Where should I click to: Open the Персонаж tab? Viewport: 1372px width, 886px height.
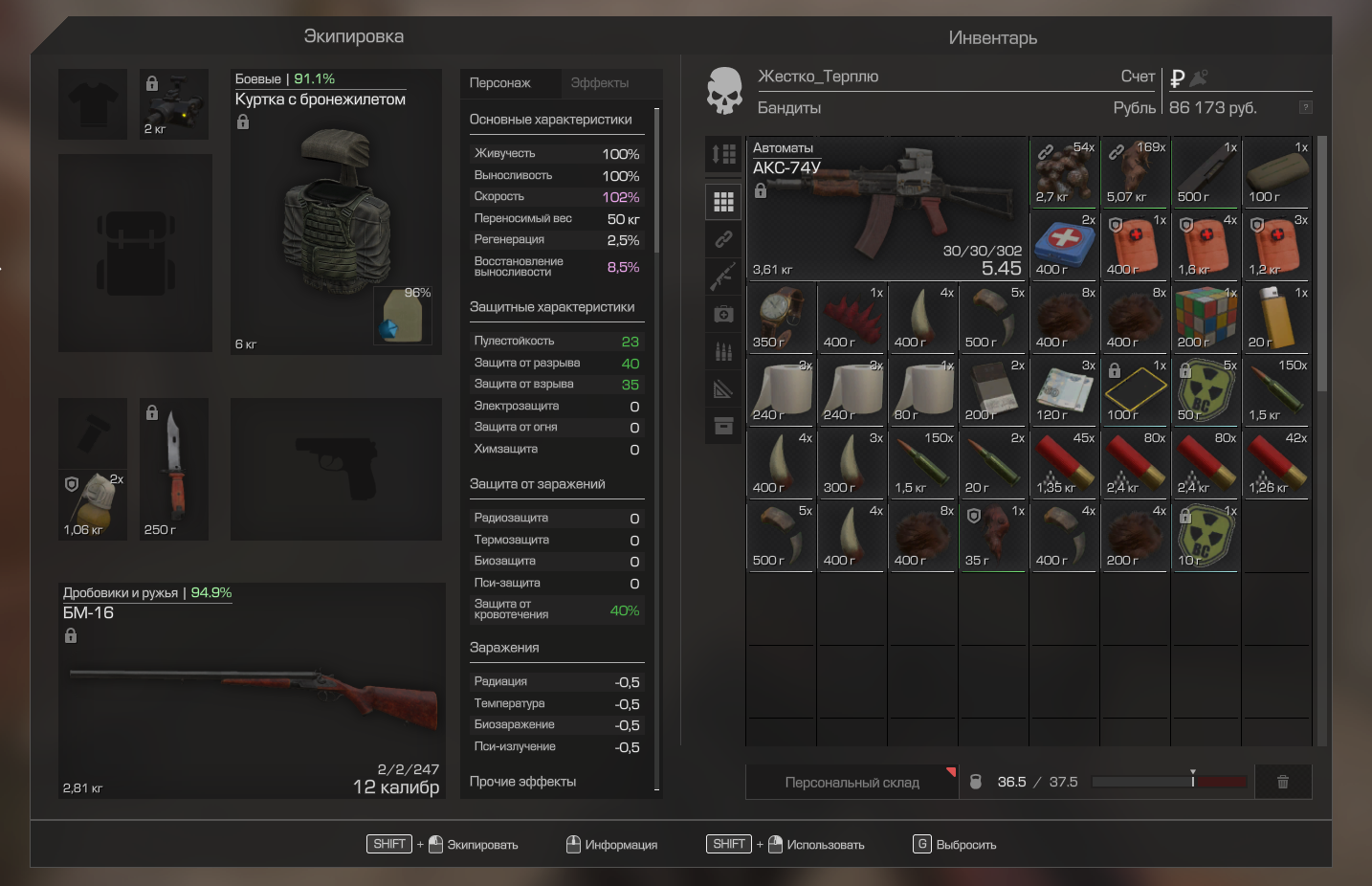pyautogui.click(x=499, y=83)
